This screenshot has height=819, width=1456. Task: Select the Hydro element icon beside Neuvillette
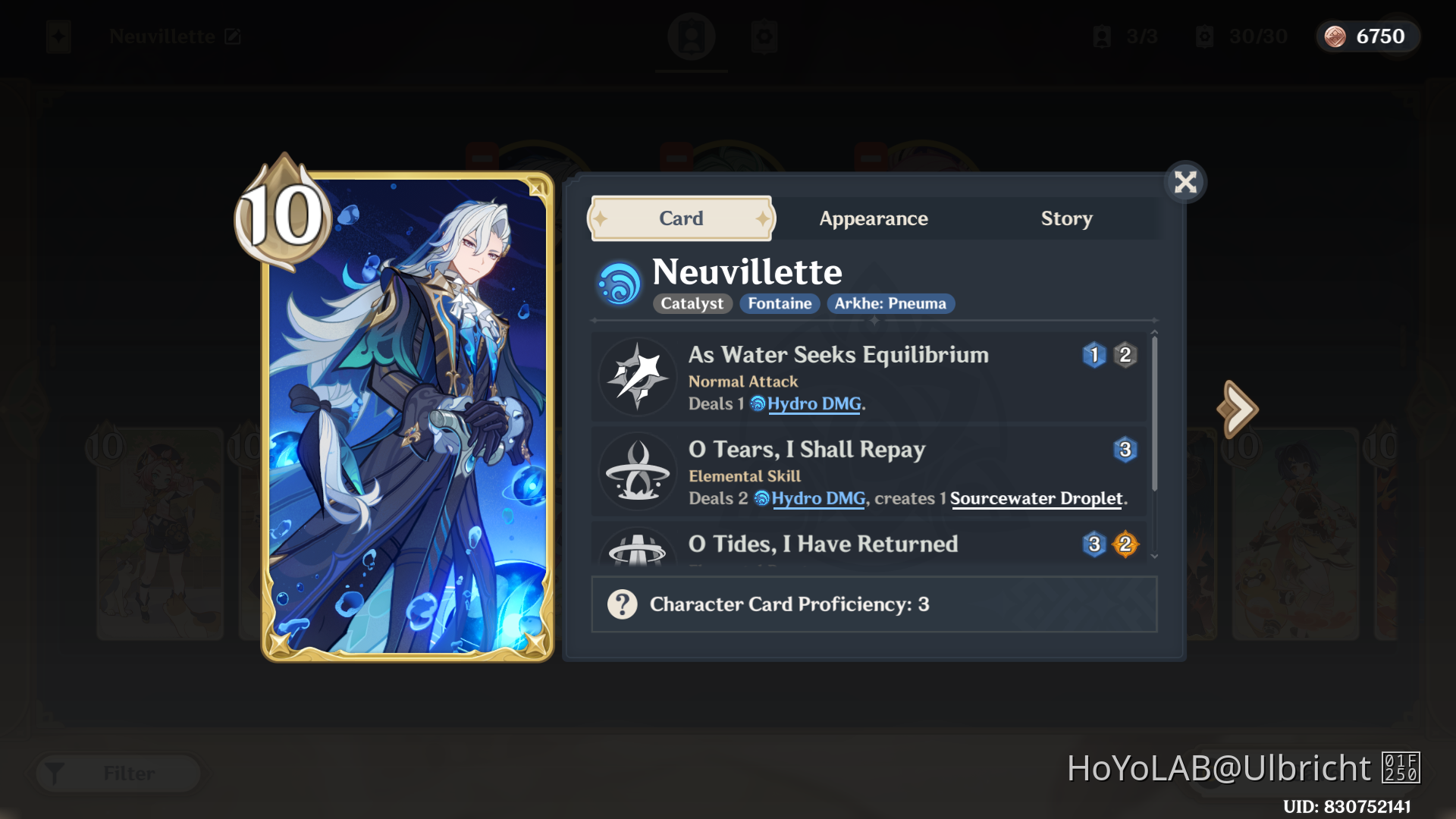pyautogui.click(x=620, y=282)
